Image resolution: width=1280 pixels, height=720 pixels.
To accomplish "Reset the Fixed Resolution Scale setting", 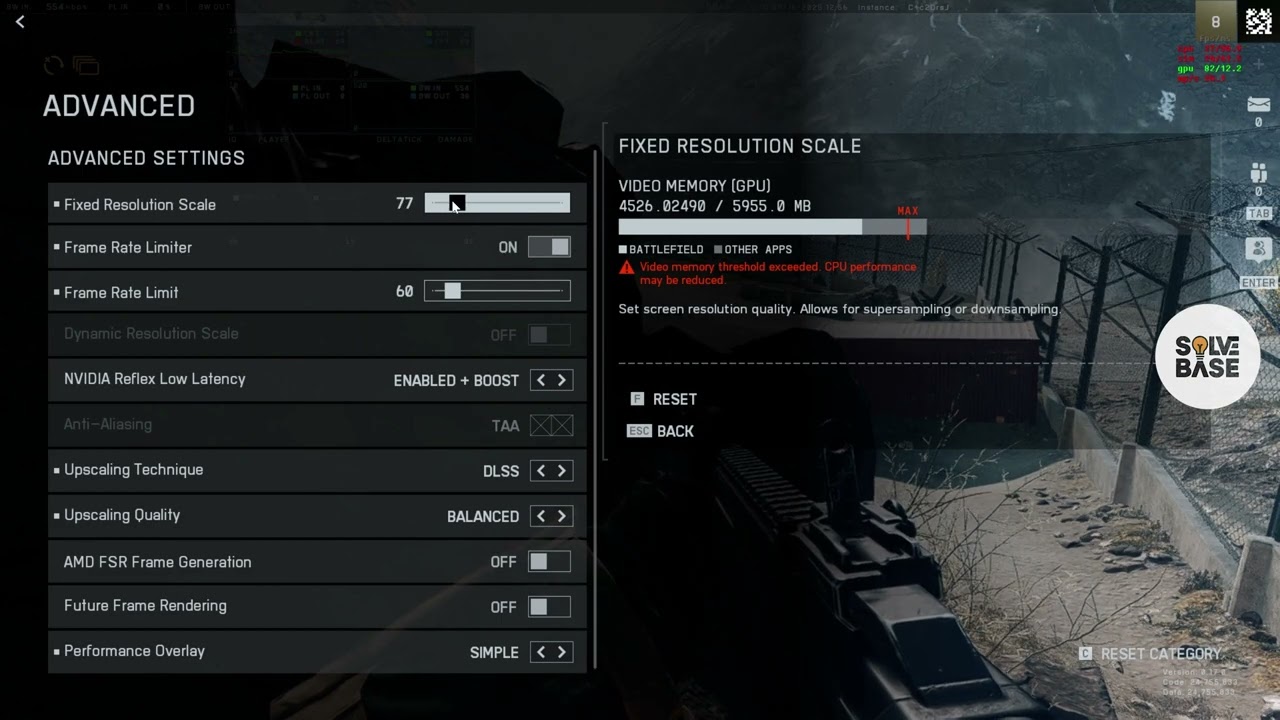I will click(673, 399).
